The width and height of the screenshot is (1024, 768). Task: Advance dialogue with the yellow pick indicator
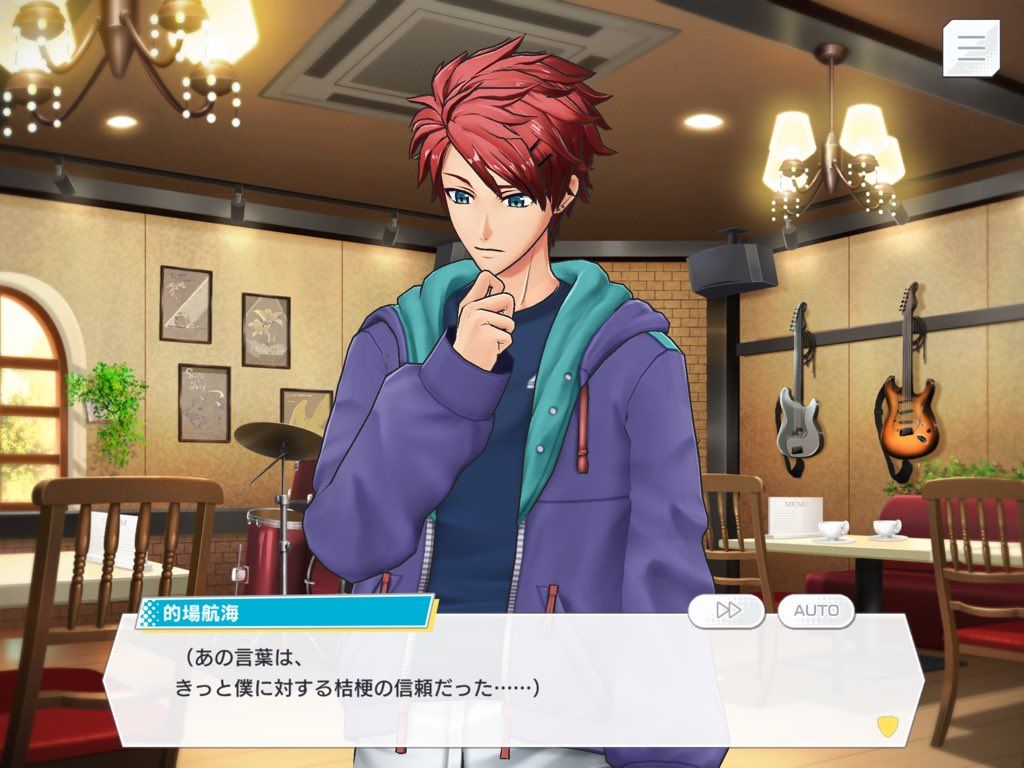pyautogui.click(x=885, y=724)
